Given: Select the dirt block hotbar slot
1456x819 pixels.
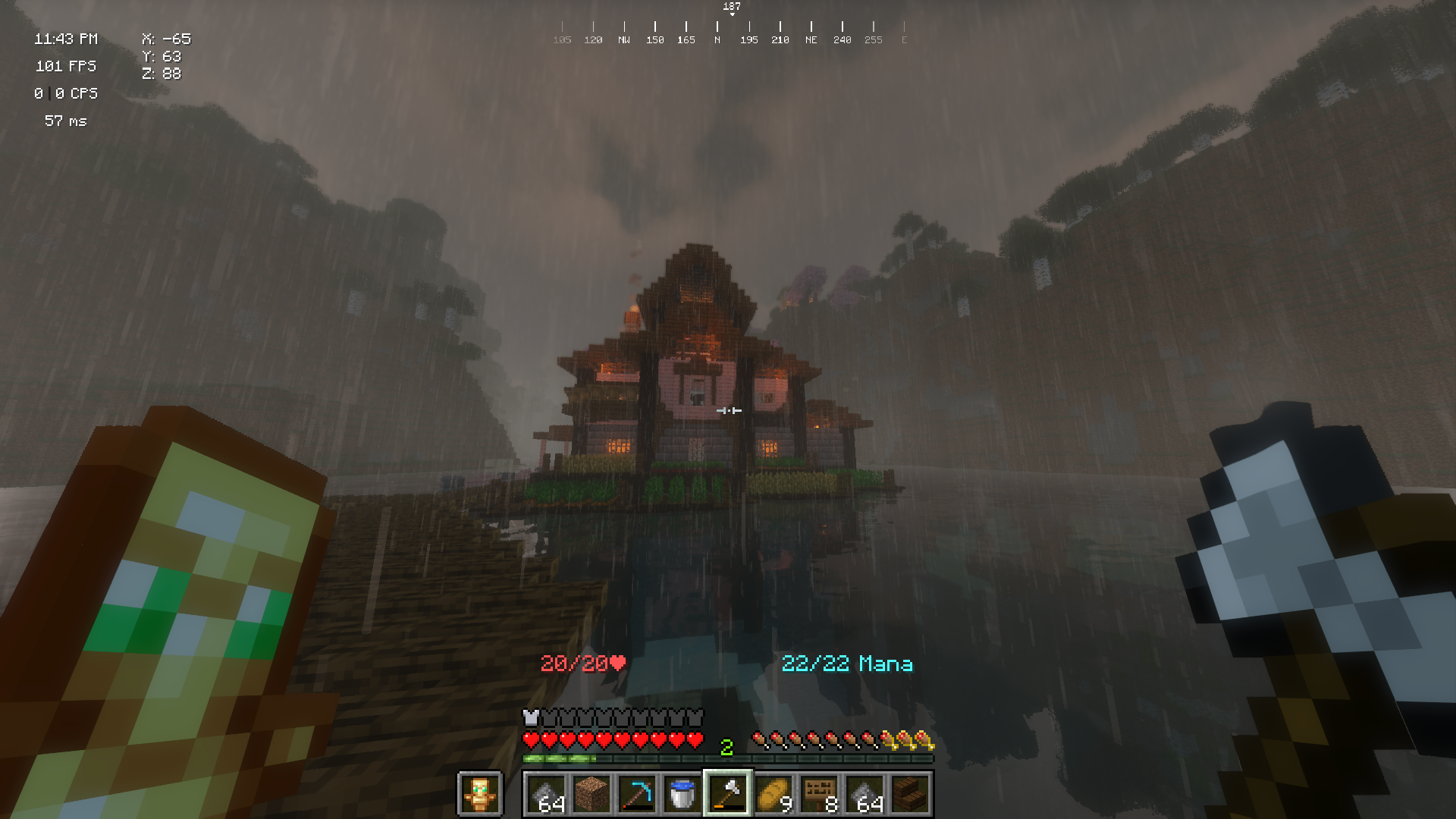Looking at the screenshot, I should 591,794.
